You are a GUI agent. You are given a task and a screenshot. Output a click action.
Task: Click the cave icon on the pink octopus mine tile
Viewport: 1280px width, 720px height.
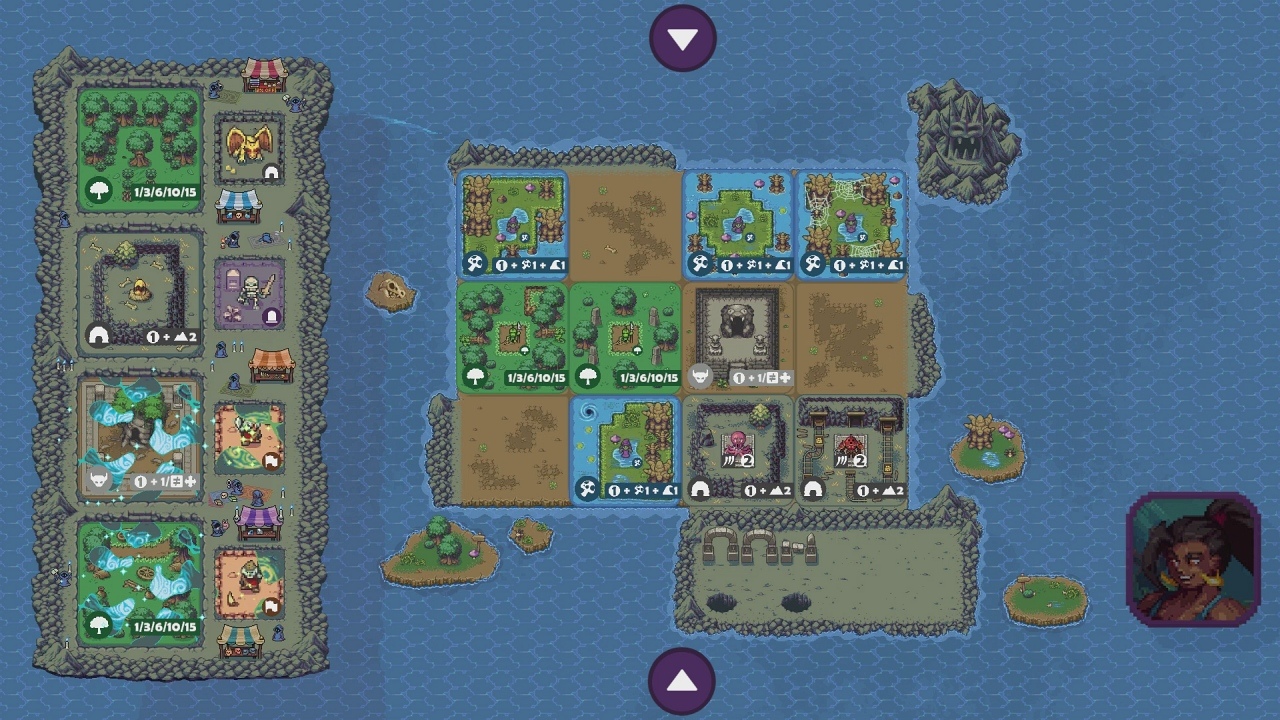click(701, 490)
